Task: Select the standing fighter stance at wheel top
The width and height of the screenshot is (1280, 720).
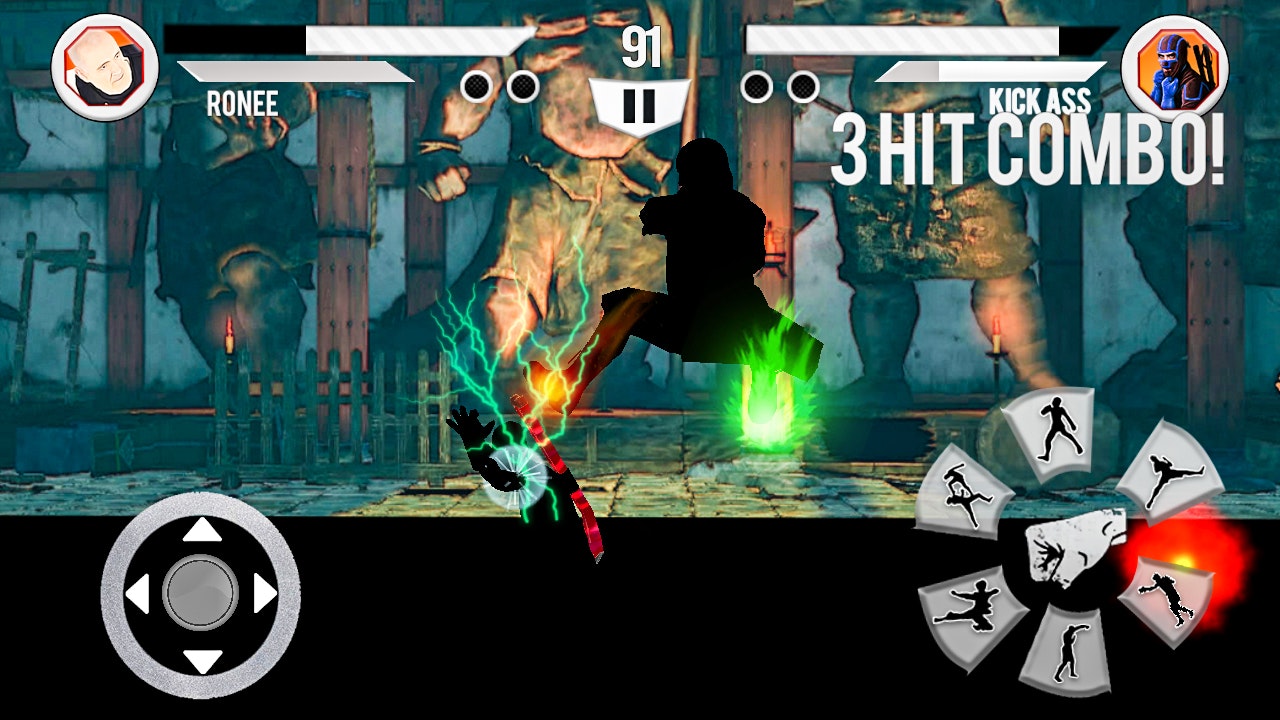Action: 1055,428
